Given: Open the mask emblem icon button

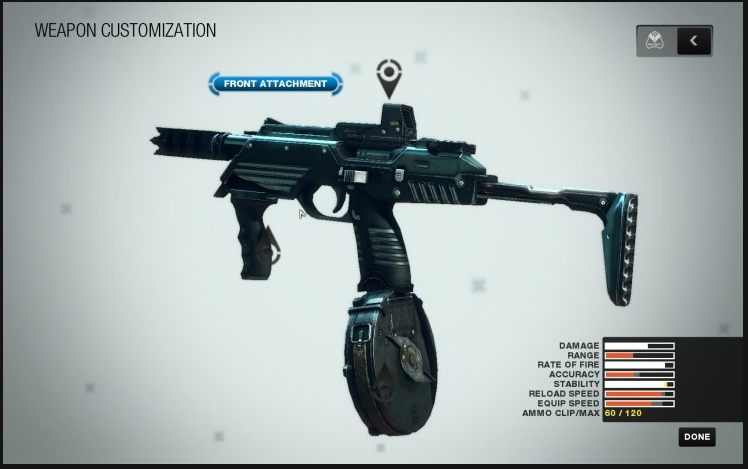Looking at the screenshot, I should [657, 41].
